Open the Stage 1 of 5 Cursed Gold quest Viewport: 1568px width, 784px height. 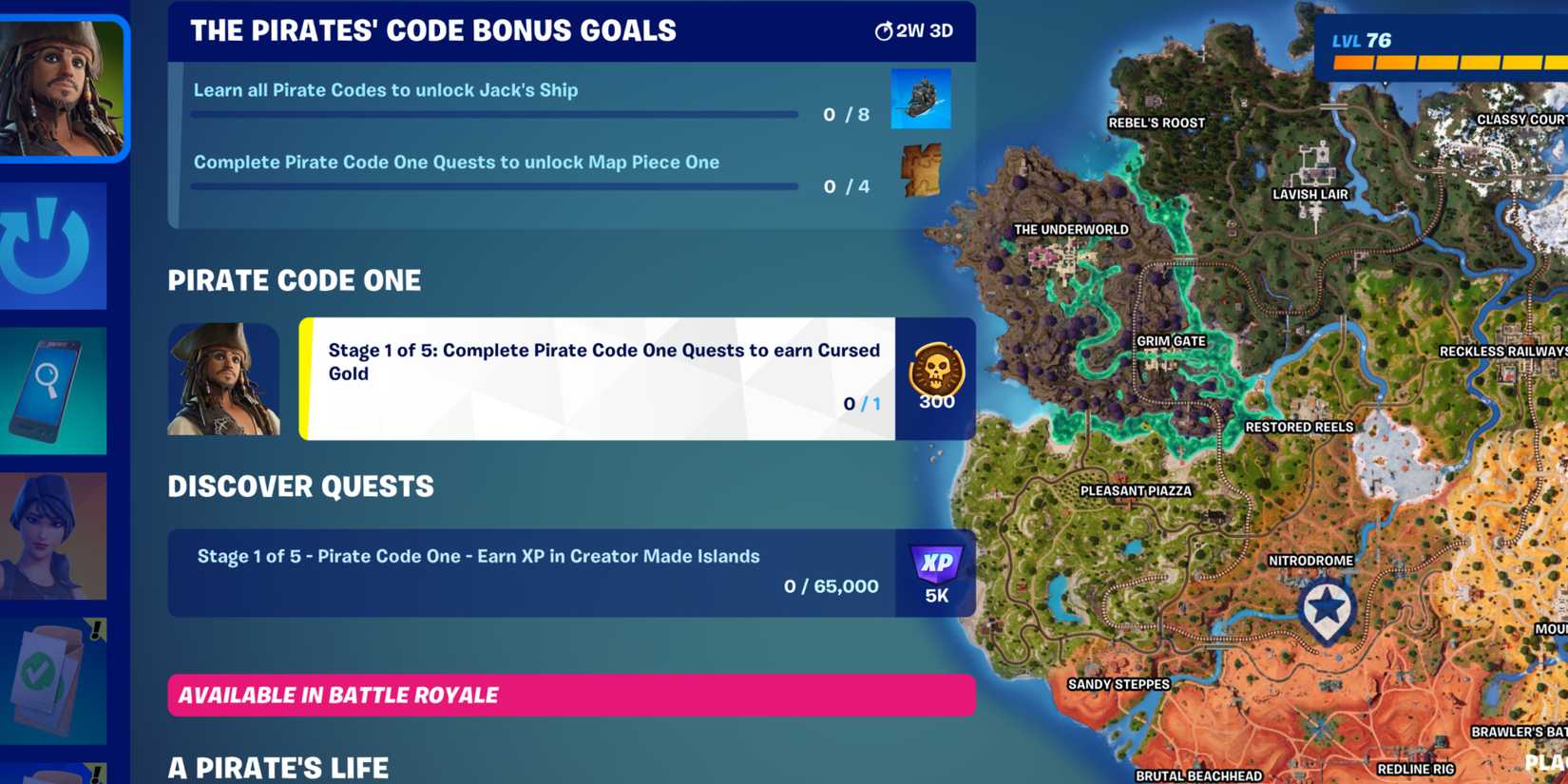point(599,380)
